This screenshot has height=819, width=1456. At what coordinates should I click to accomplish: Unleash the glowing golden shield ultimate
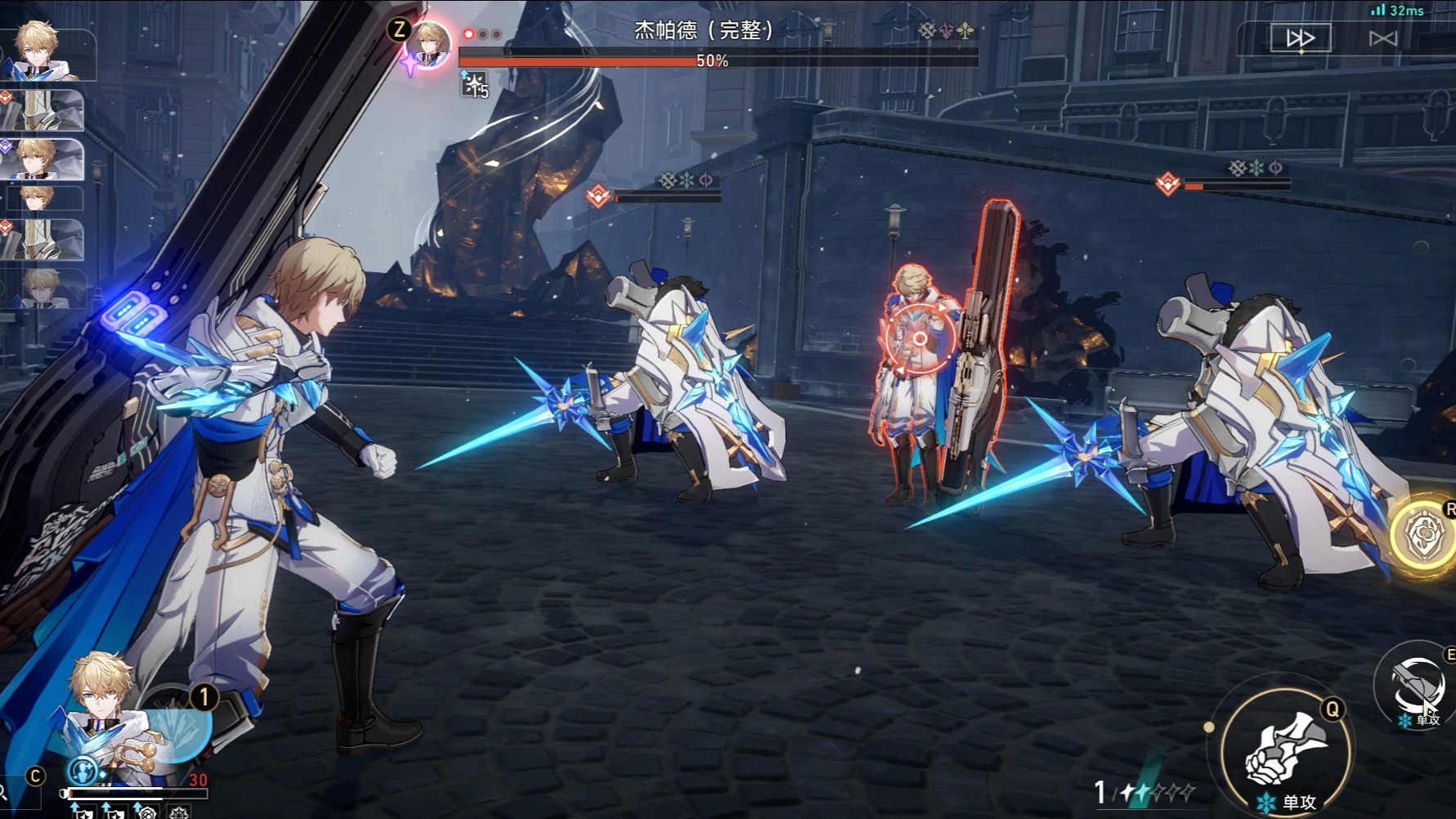(1426, 535)
